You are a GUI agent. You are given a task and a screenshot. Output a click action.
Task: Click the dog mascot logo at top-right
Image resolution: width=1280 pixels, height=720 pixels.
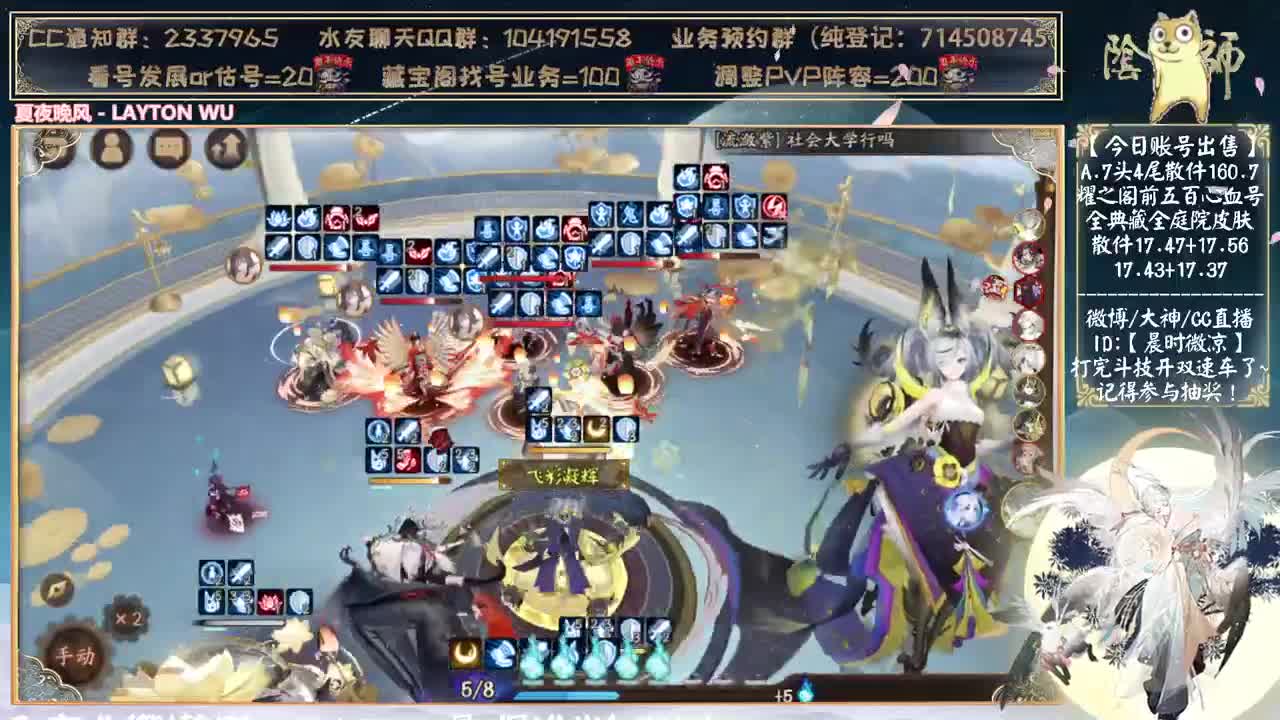(1180, 55)
